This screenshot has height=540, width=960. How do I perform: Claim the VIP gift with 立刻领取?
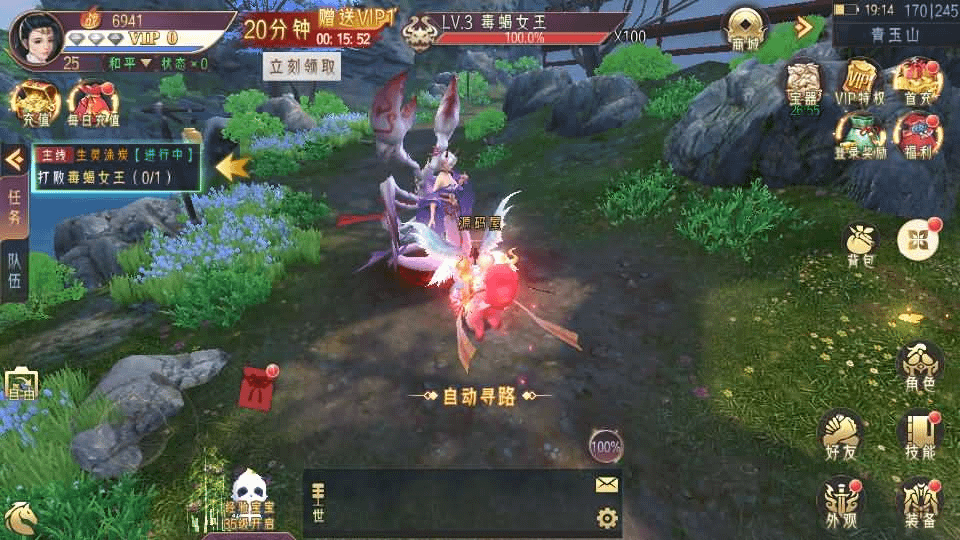[302, 67]
